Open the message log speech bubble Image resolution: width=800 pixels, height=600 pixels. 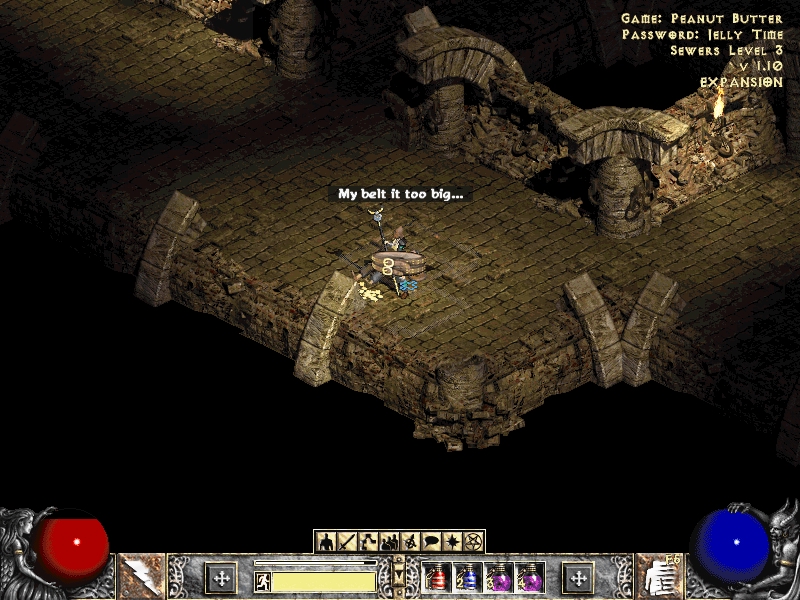[431, 542]
